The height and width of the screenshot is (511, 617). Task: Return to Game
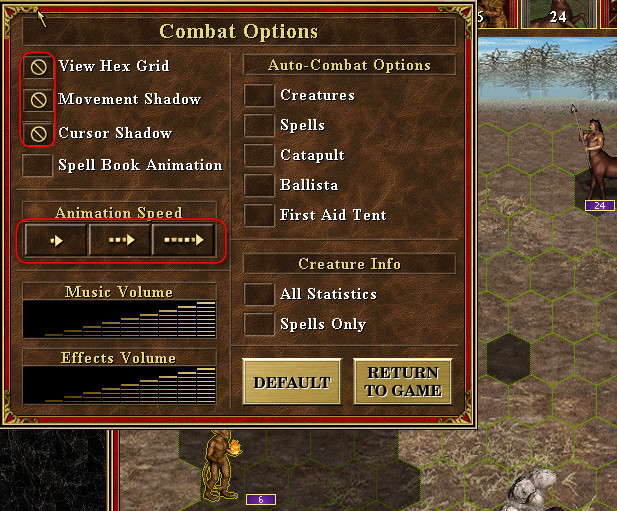(x=403, y=382)
